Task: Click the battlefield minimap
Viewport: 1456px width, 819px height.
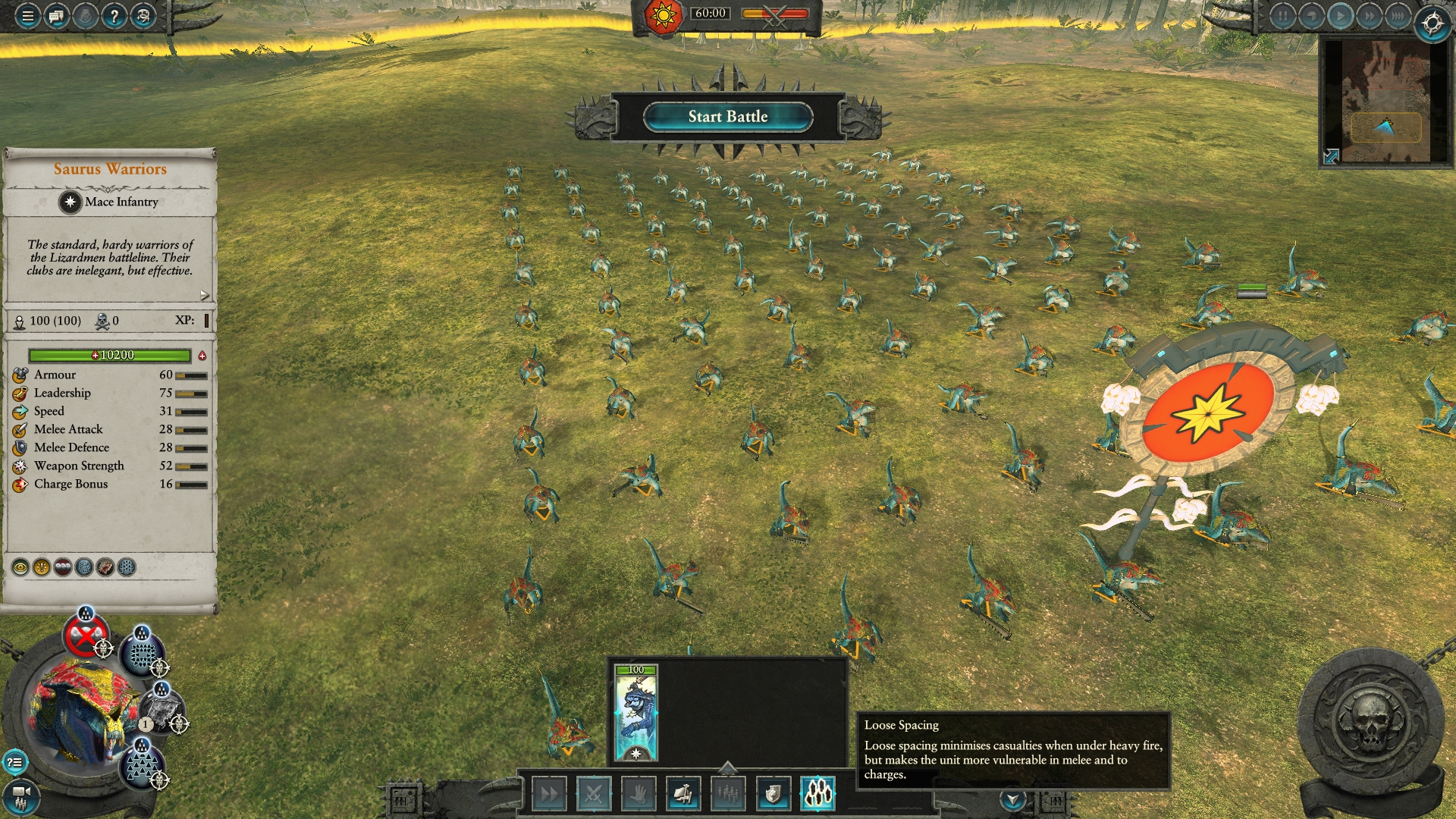Action: pyautogui.click(x=1385, y=101)
